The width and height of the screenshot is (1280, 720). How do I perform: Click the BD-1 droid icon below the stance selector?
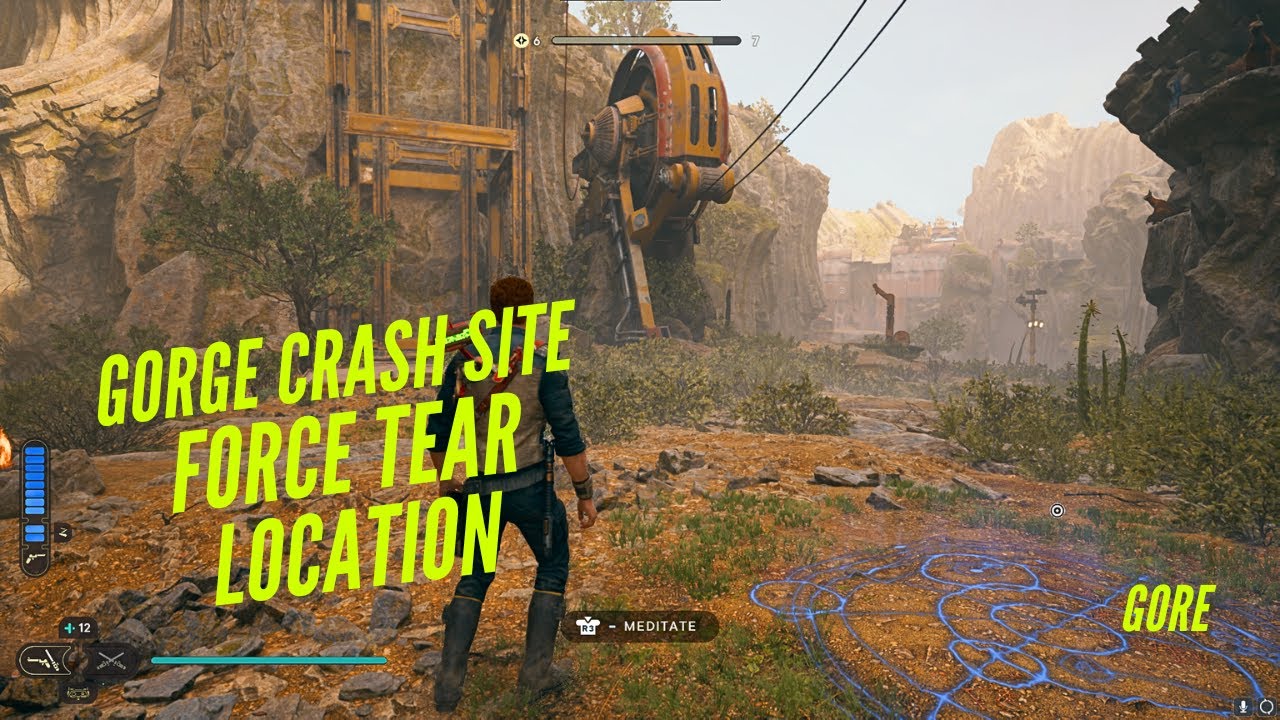click(x=78, y=692)
